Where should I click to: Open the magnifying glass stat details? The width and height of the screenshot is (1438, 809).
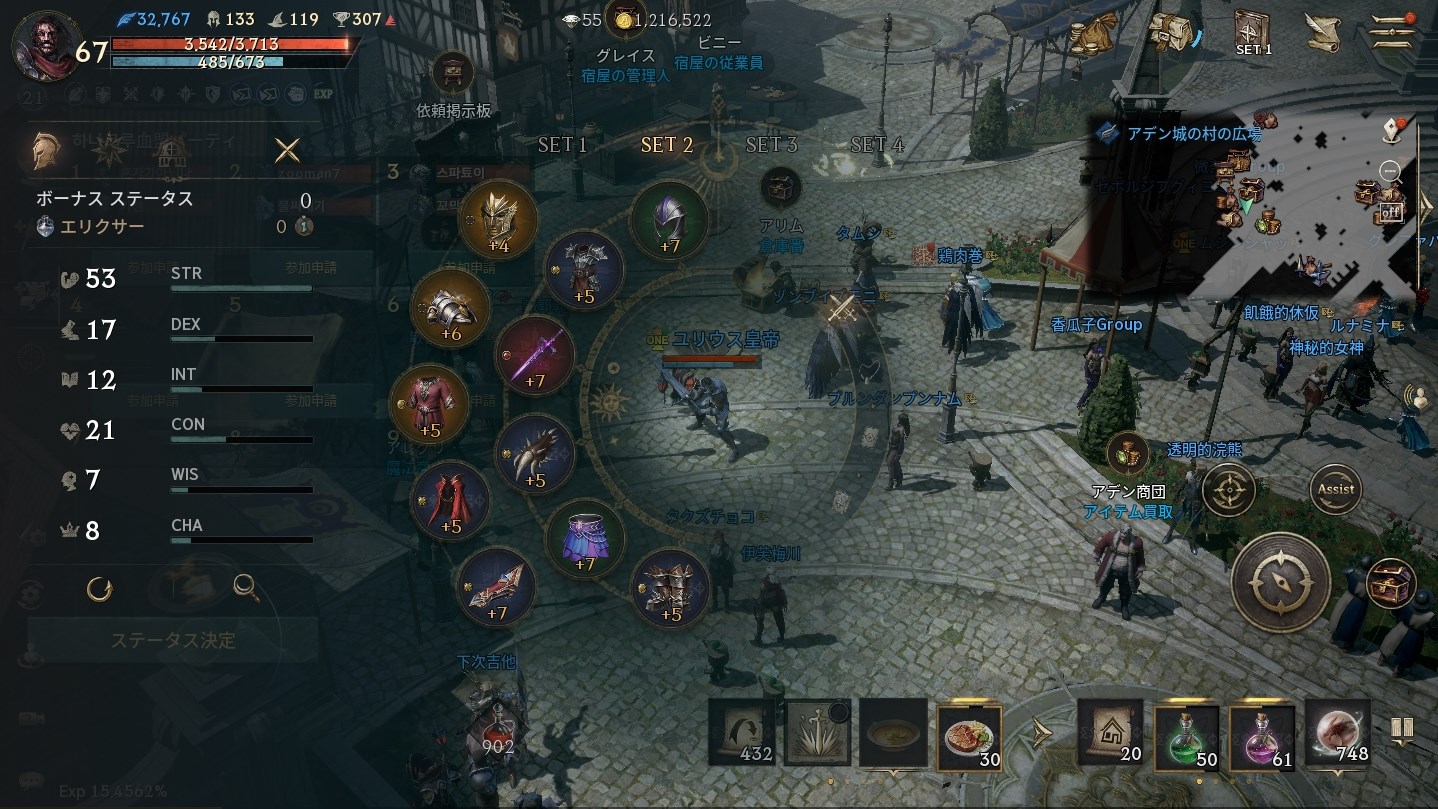coord(246,588)
